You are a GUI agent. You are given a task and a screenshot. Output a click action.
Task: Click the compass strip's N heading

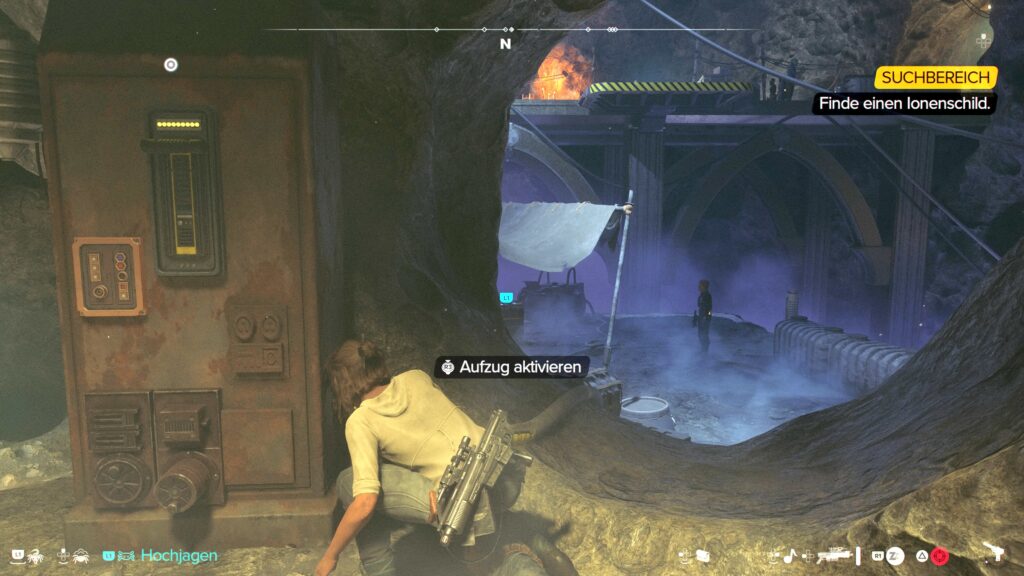pos(506,44)
